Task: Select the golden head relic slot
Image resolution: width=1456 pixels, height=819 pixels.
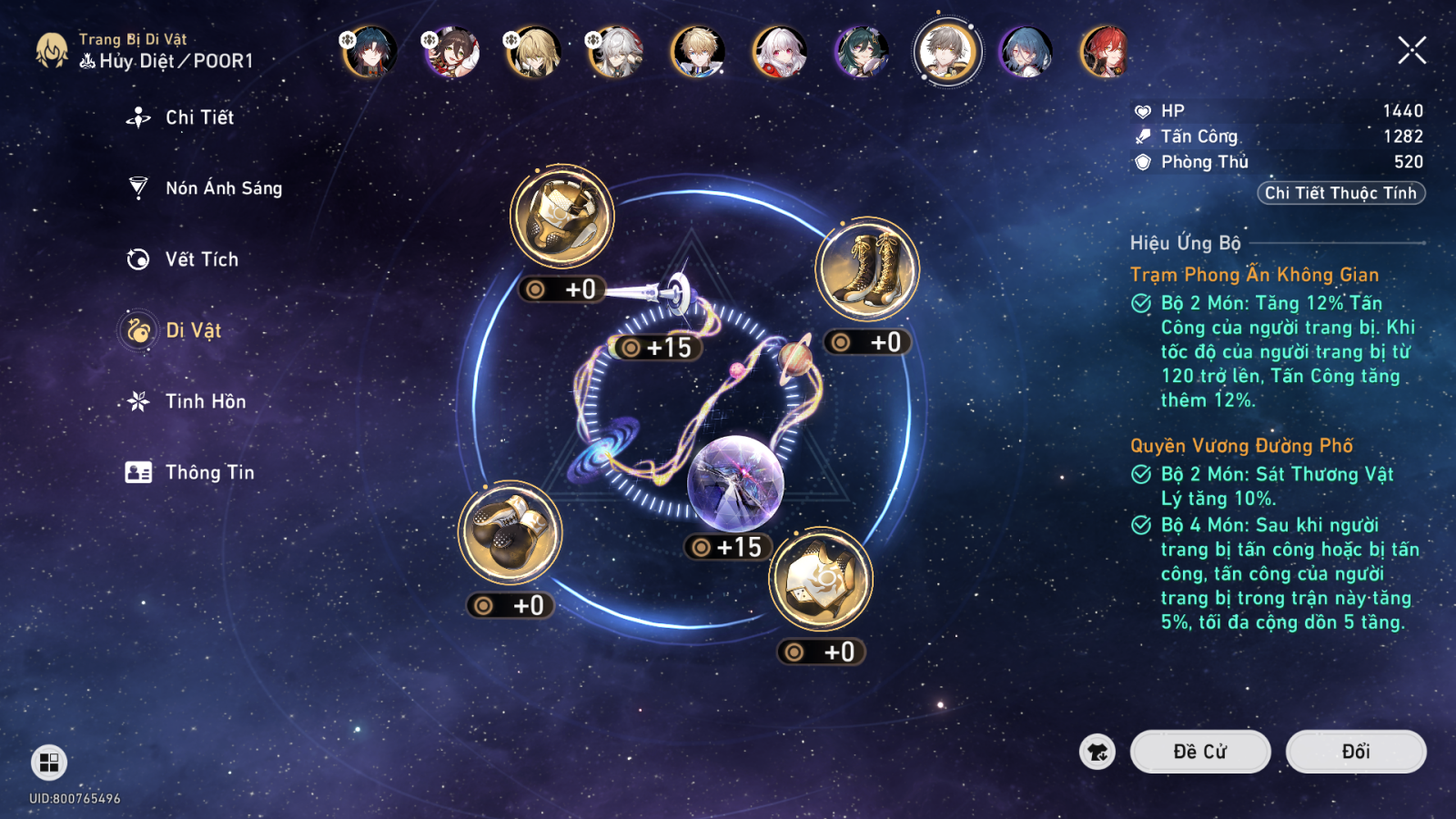Action: coord(561,217)
